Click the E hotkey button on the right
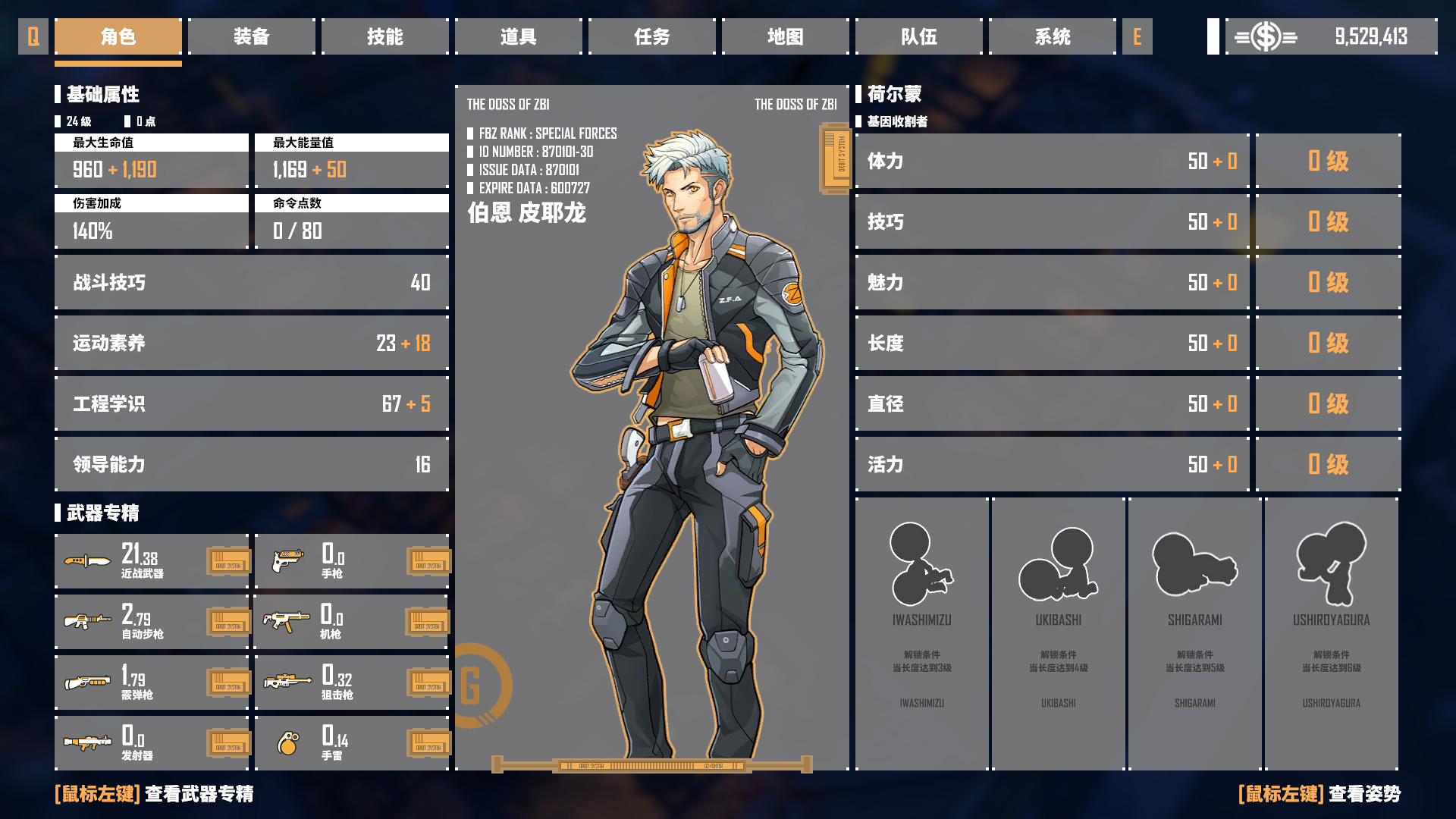The image size is (1456, 819). 1137,36
